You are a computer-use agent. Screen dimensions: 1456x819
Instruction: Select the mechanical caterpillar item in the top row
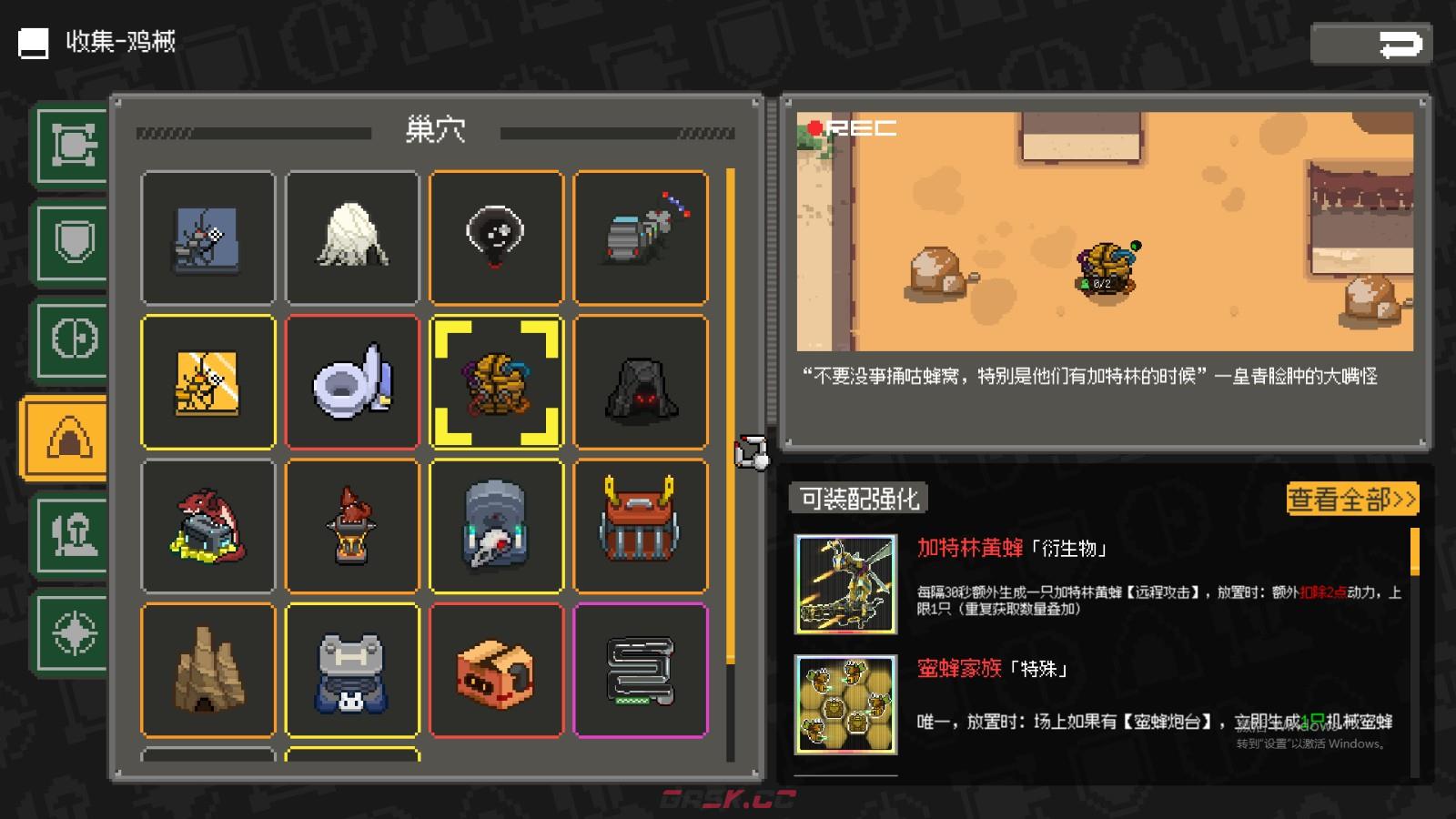[641, 237]
